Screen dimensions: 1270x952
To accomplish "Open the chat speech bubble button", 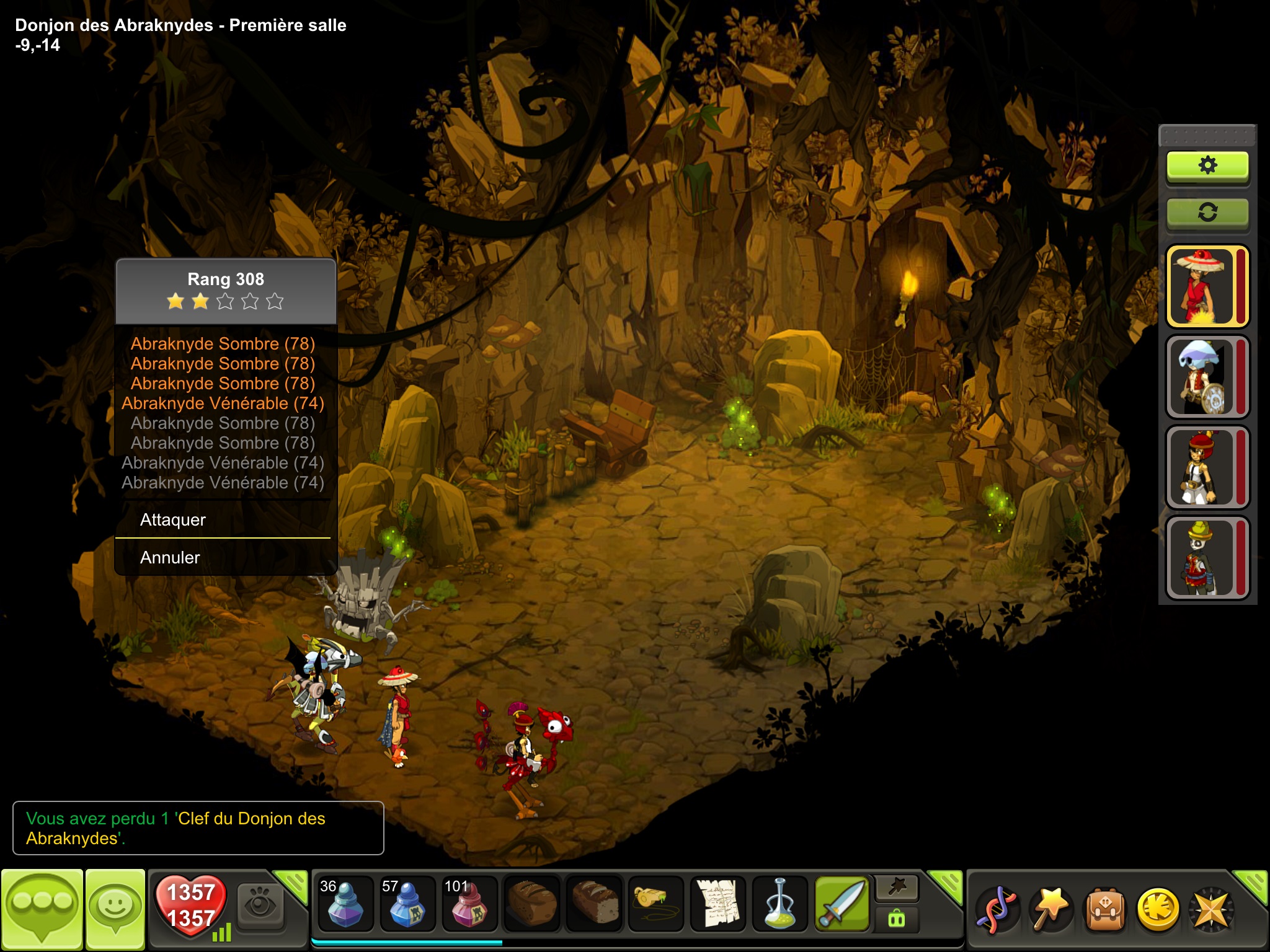I will (42, 909).
